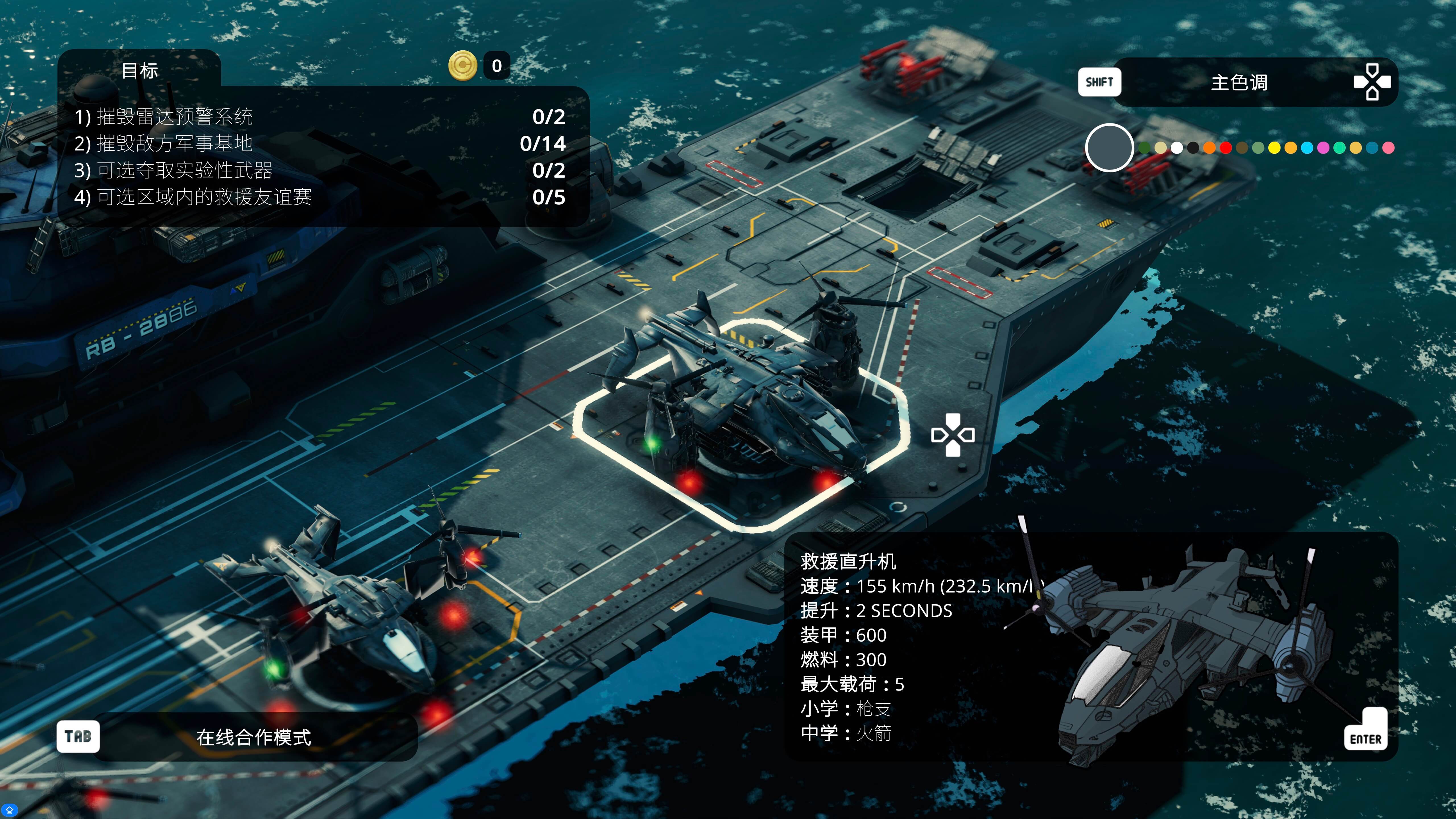Pick the red paint swatch
This screenshot has height=819, width=1456.
tap(1225, 148)
